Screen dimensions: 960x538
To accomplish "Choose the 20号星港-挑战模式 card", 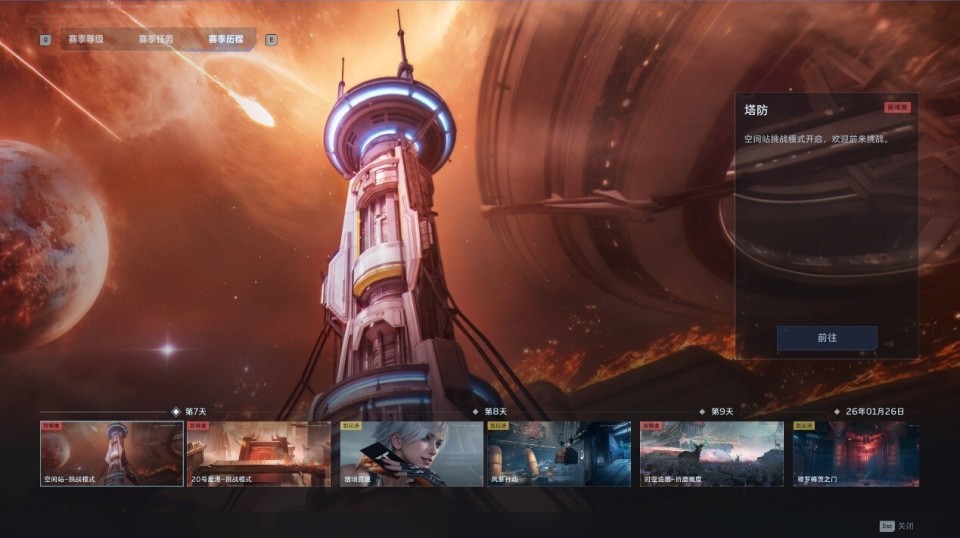I will tap(258, 454).
